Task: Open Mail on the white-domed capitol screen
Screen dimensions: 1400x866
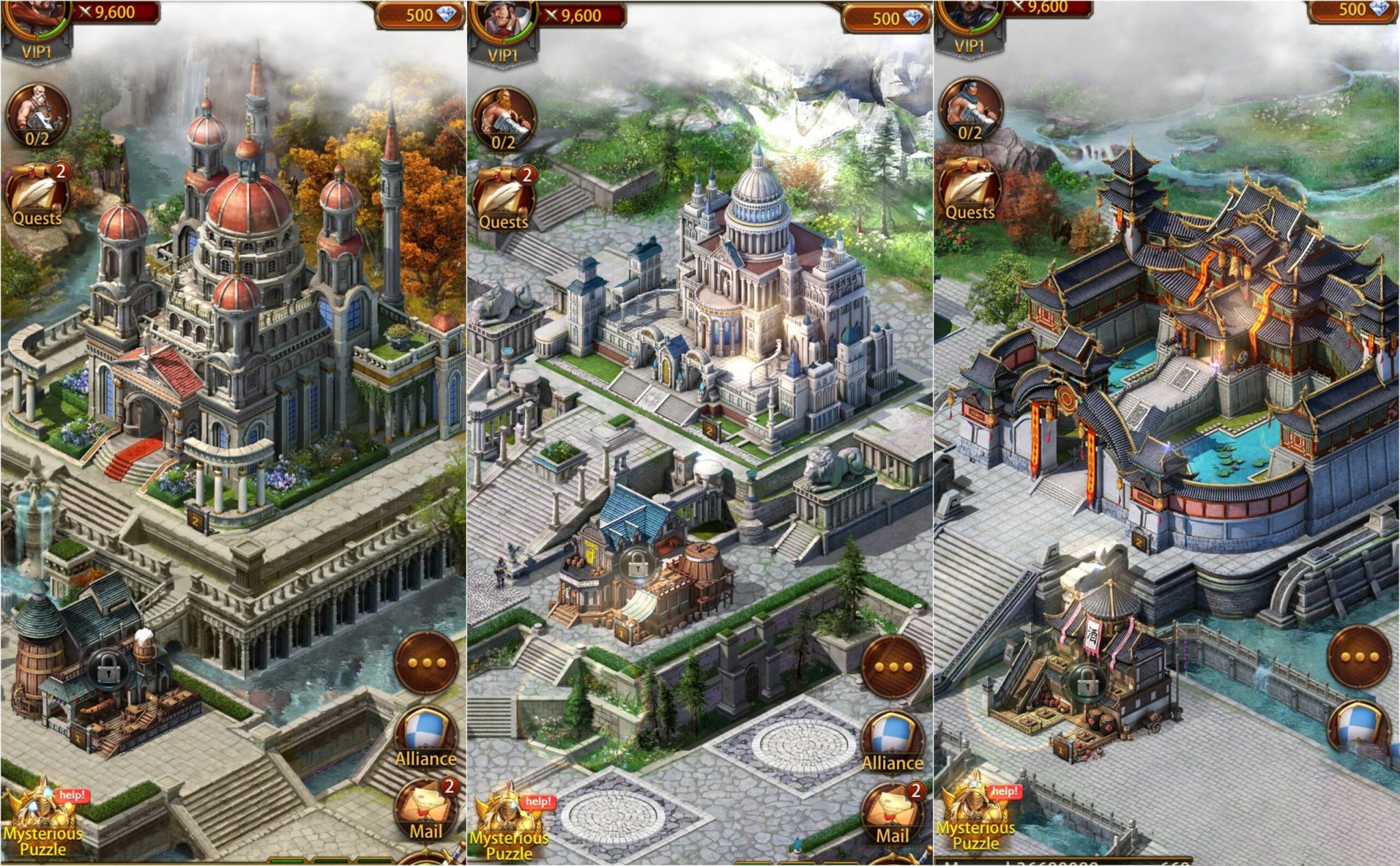Action: tap(891, 815)
